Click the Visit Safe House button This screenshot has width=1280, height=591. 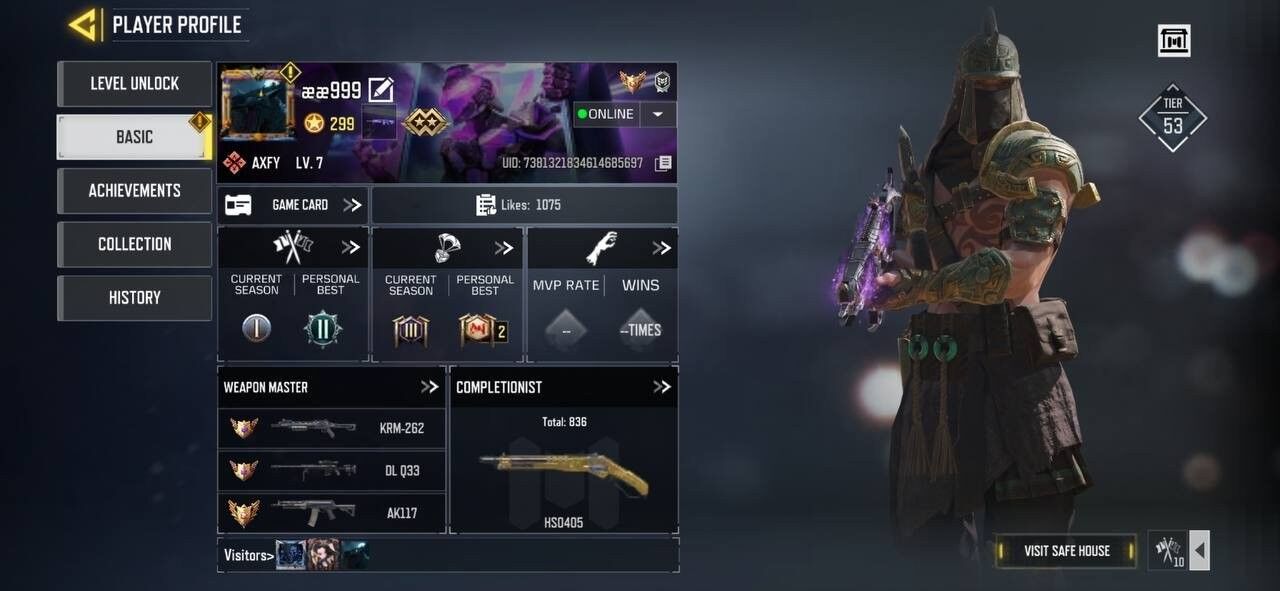click(1066, 551)
